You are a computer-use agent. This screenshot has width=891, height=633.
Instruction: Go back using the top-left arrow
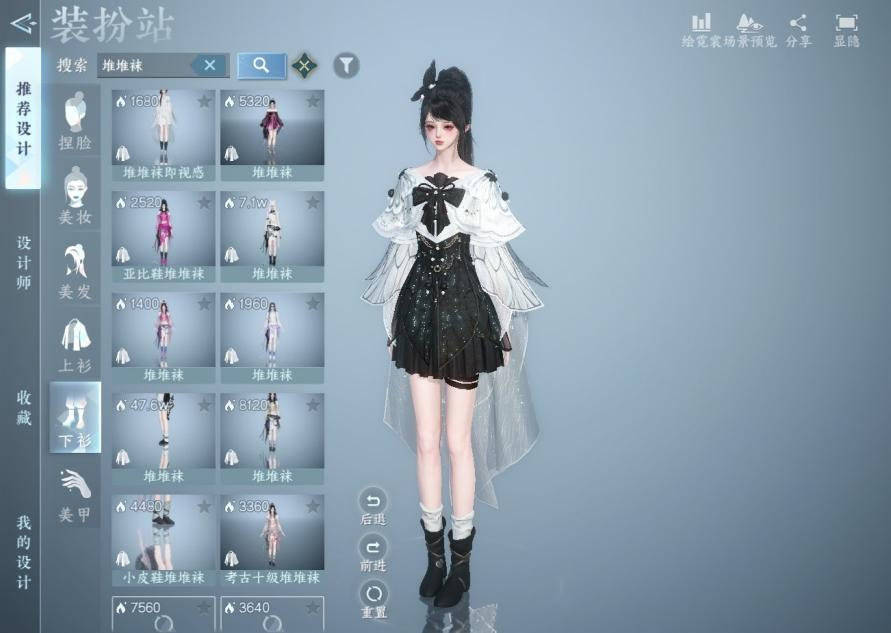[x=22, y=21]
